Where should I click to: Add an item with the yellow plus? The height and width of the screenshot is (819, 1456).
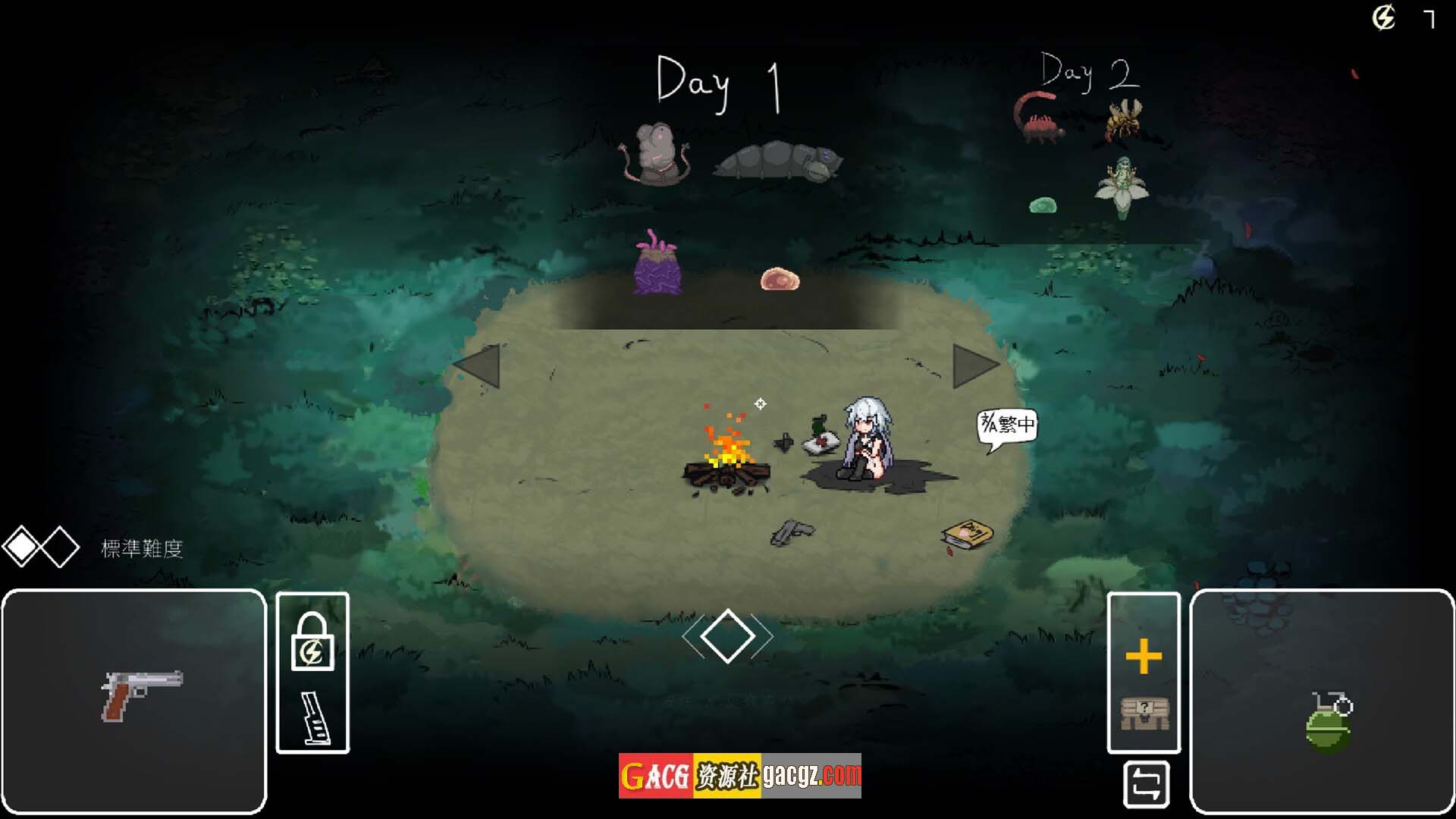1144,657
